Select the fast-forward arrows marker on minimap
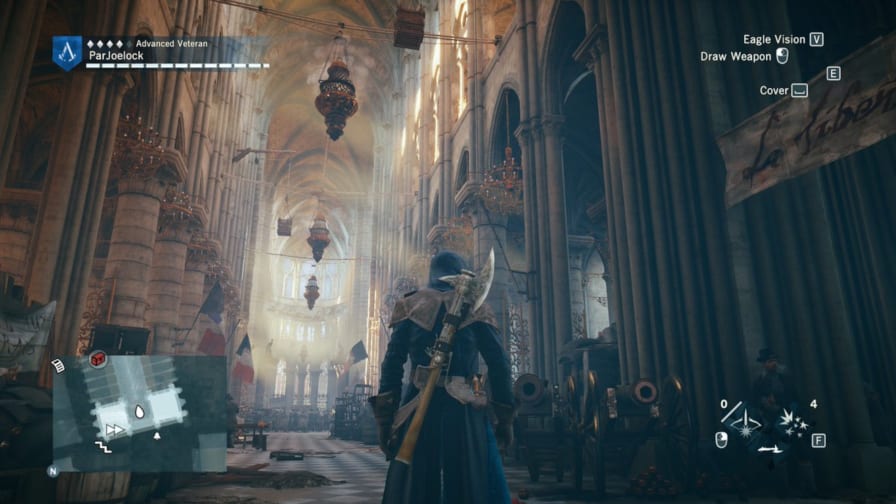Screen dimensions: 896x504 (x=115, y=429)
